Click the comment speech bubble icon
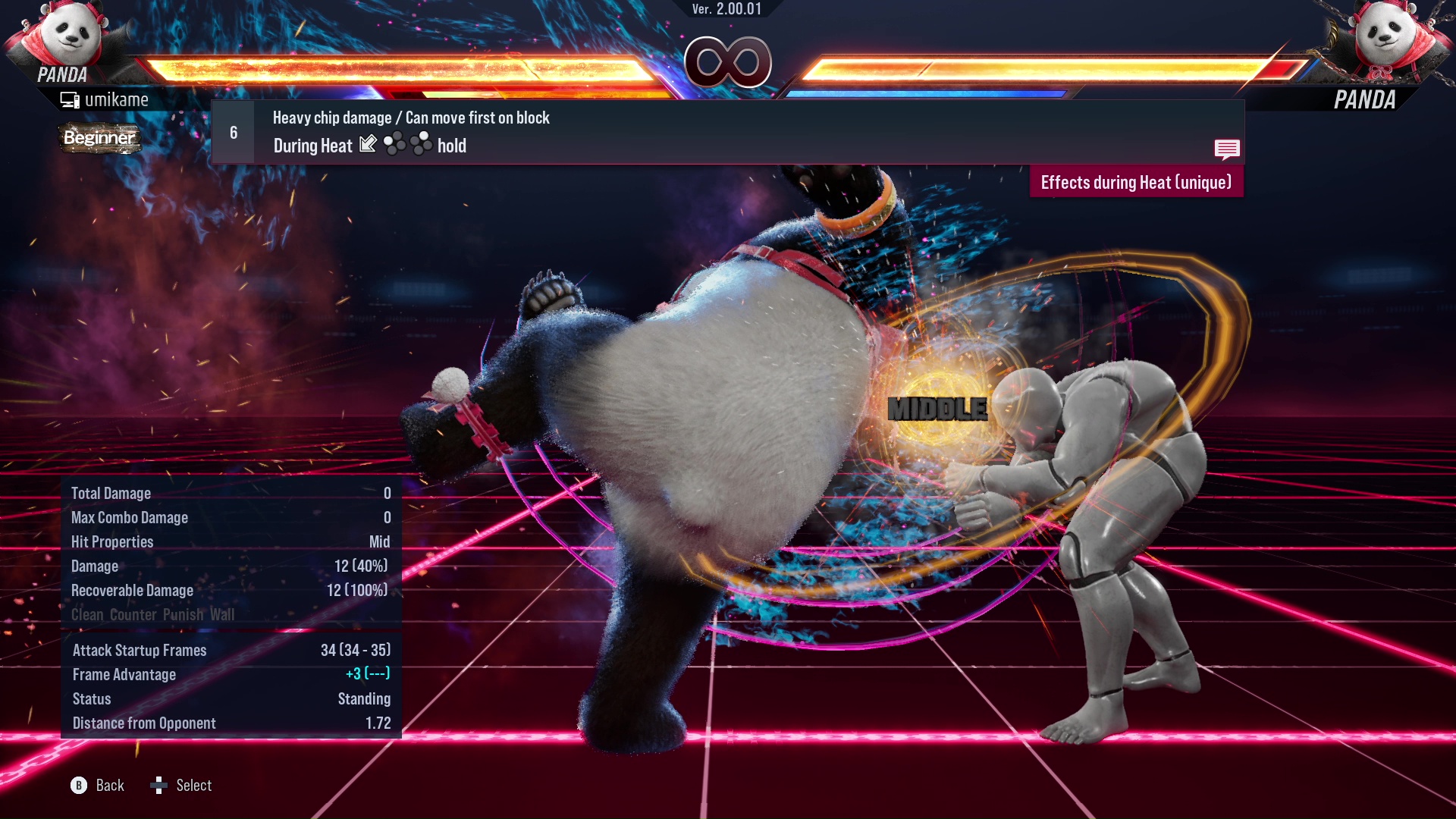 1226,149
